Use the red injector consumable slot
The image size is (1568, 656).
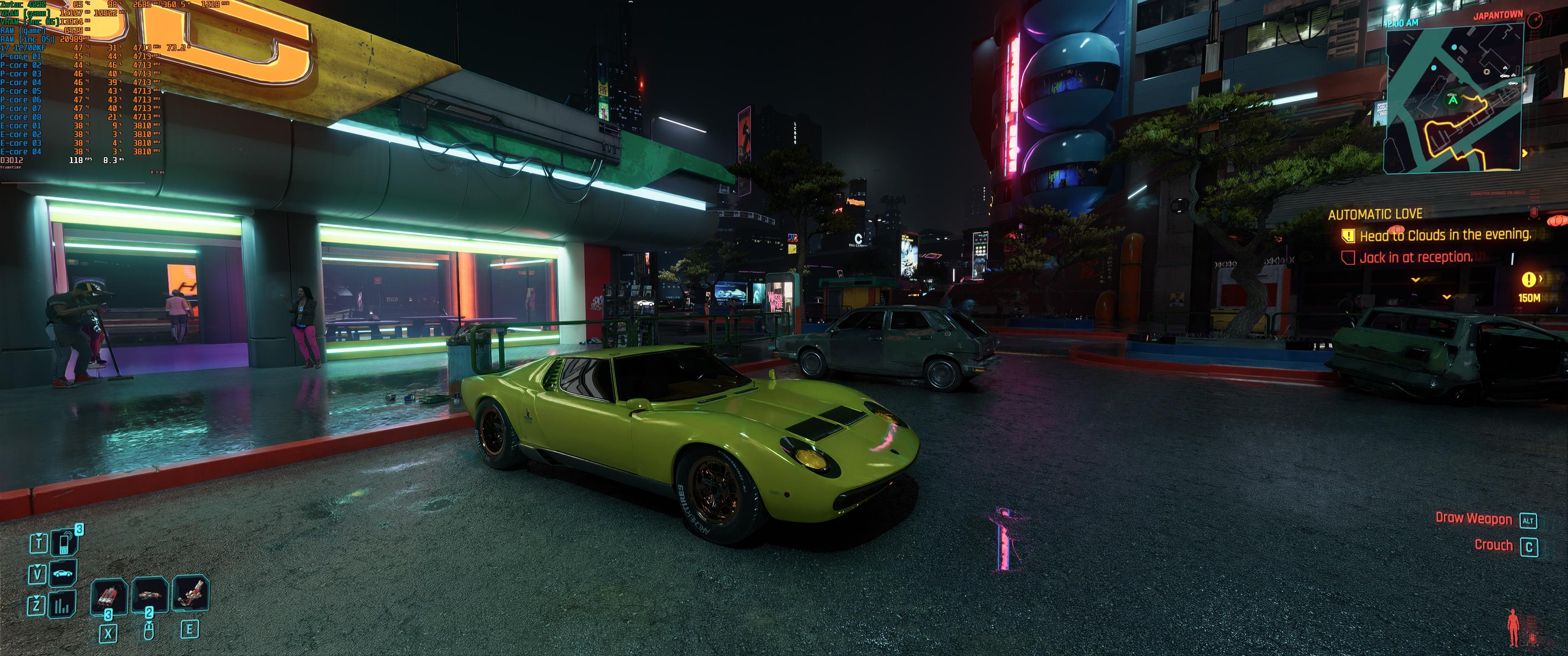tap(109, 596)
